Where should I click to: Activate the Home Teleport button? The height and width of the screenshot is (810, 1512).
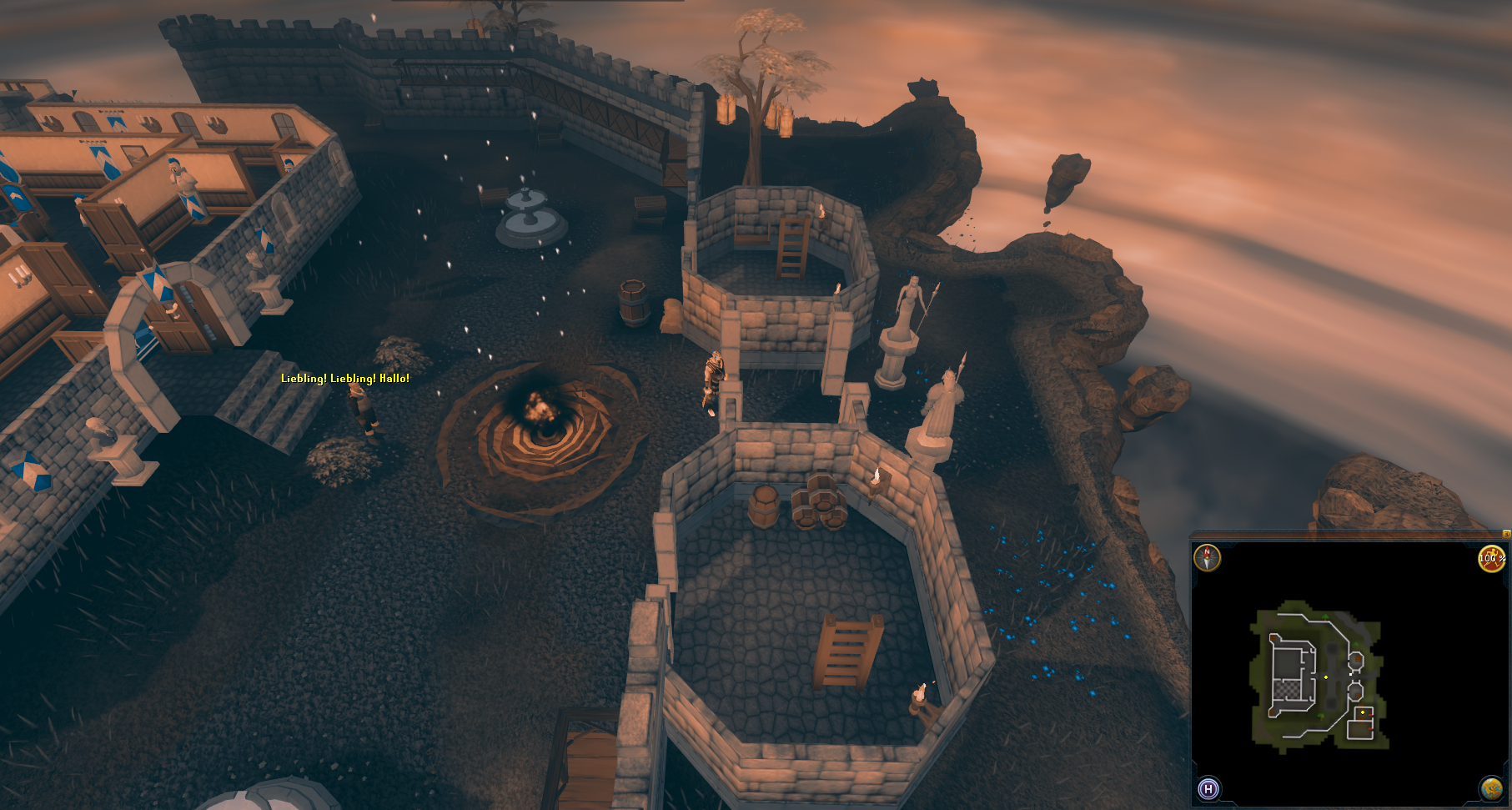(1208, 788)
